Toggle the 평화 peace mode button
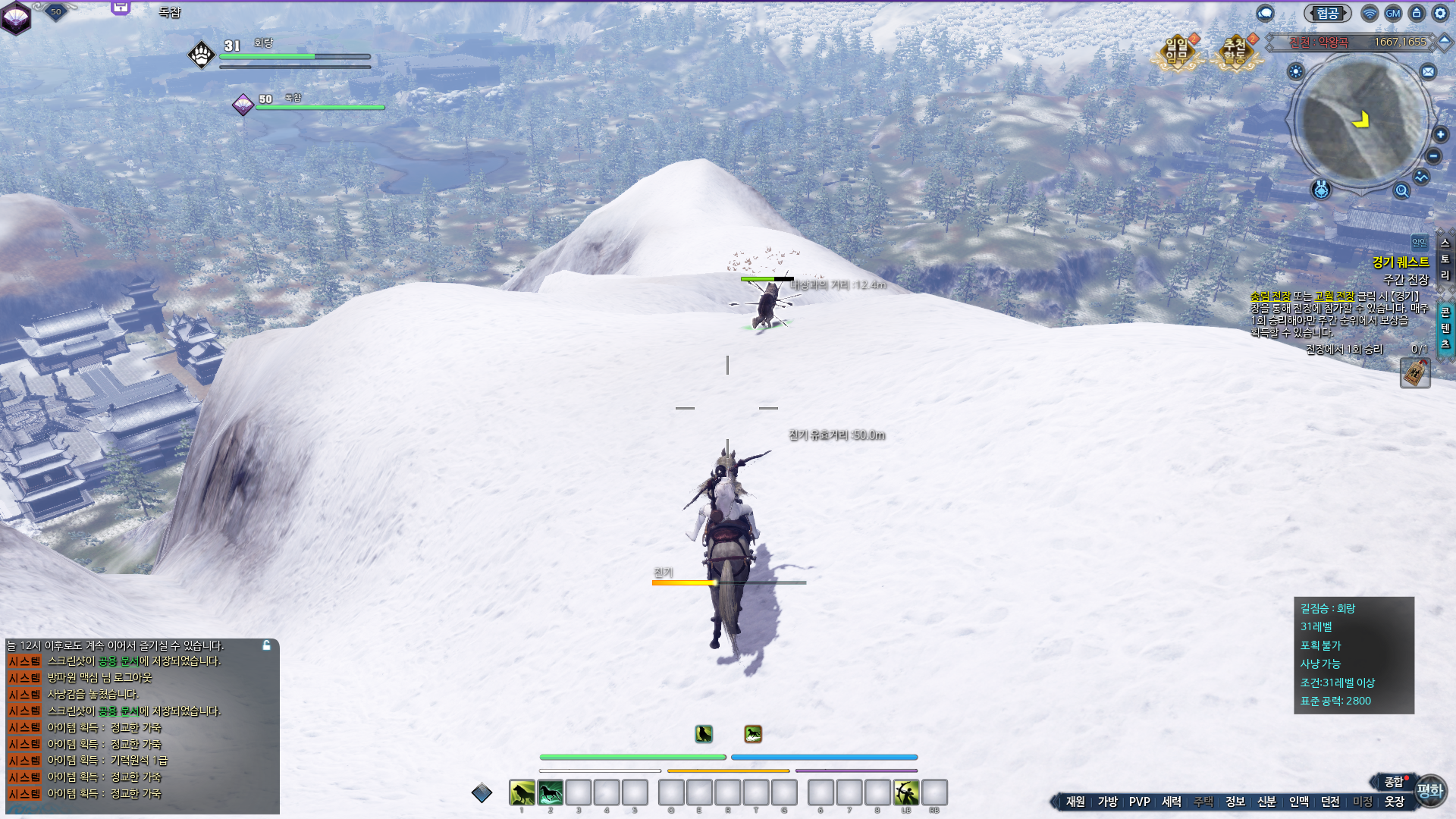 (x=1430, y=791)
